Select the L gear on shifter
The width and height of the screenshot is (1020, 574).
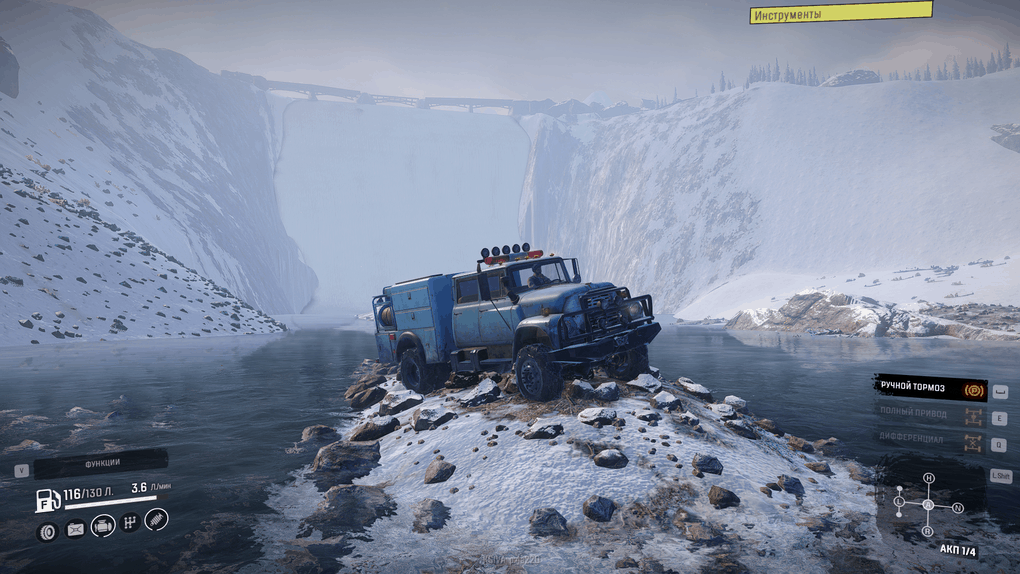click(899, 500)
